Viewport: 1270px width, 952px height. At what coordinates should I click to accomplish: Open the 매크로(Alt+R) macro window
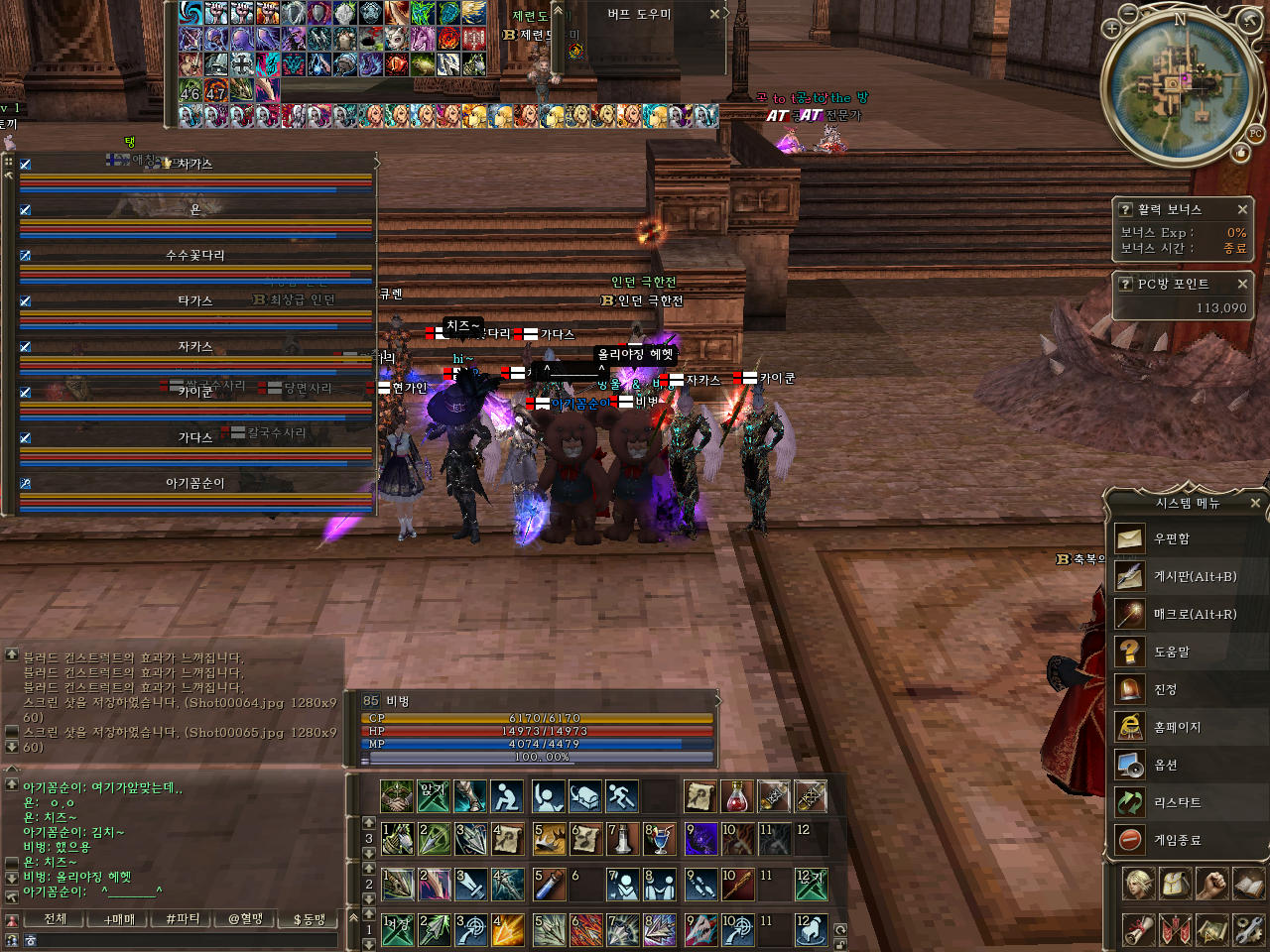coord(1194,614)
